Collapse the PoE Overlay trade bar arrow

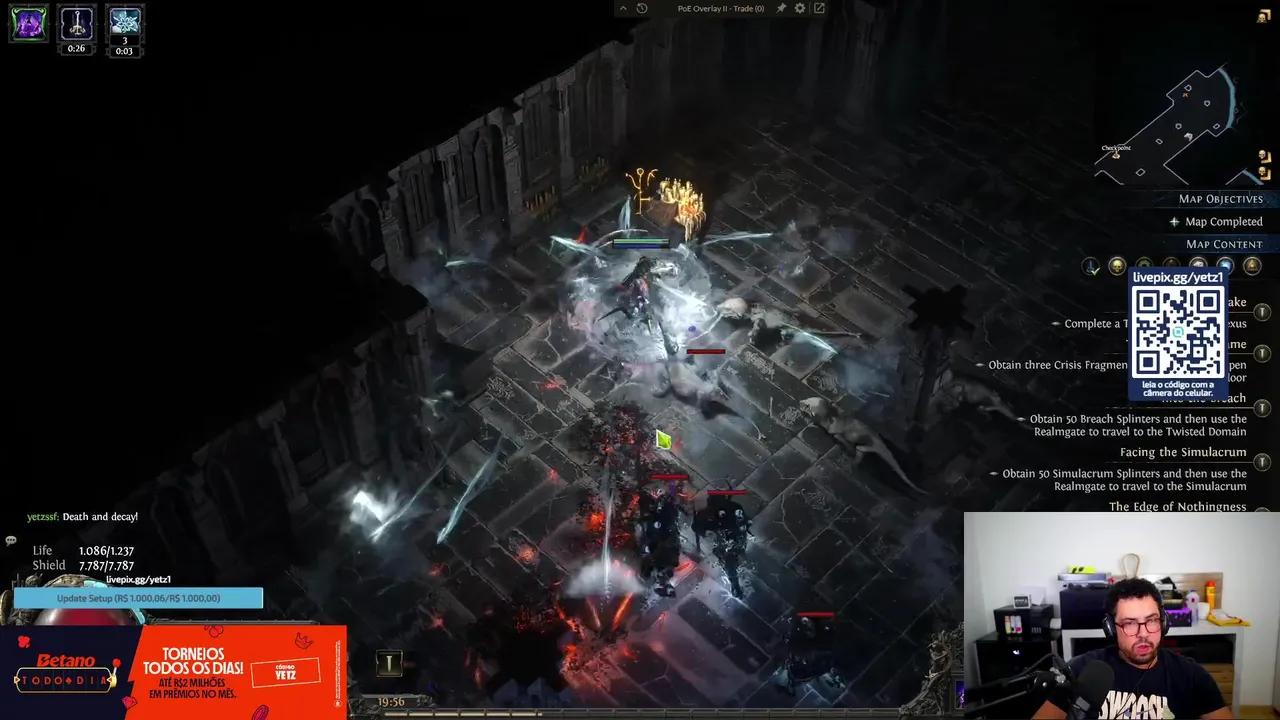tap(623, 8)
